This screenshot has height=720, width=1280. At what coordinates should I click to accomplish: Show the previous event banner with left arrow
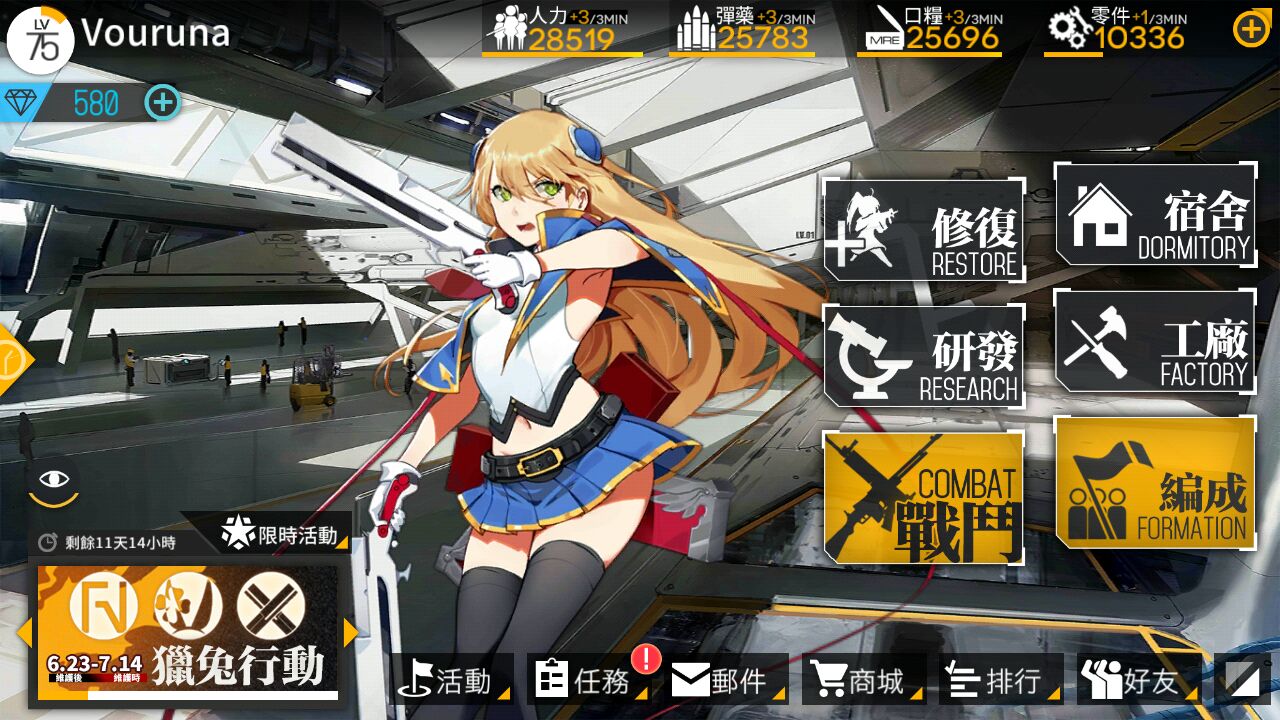click(x=24, y=632)
